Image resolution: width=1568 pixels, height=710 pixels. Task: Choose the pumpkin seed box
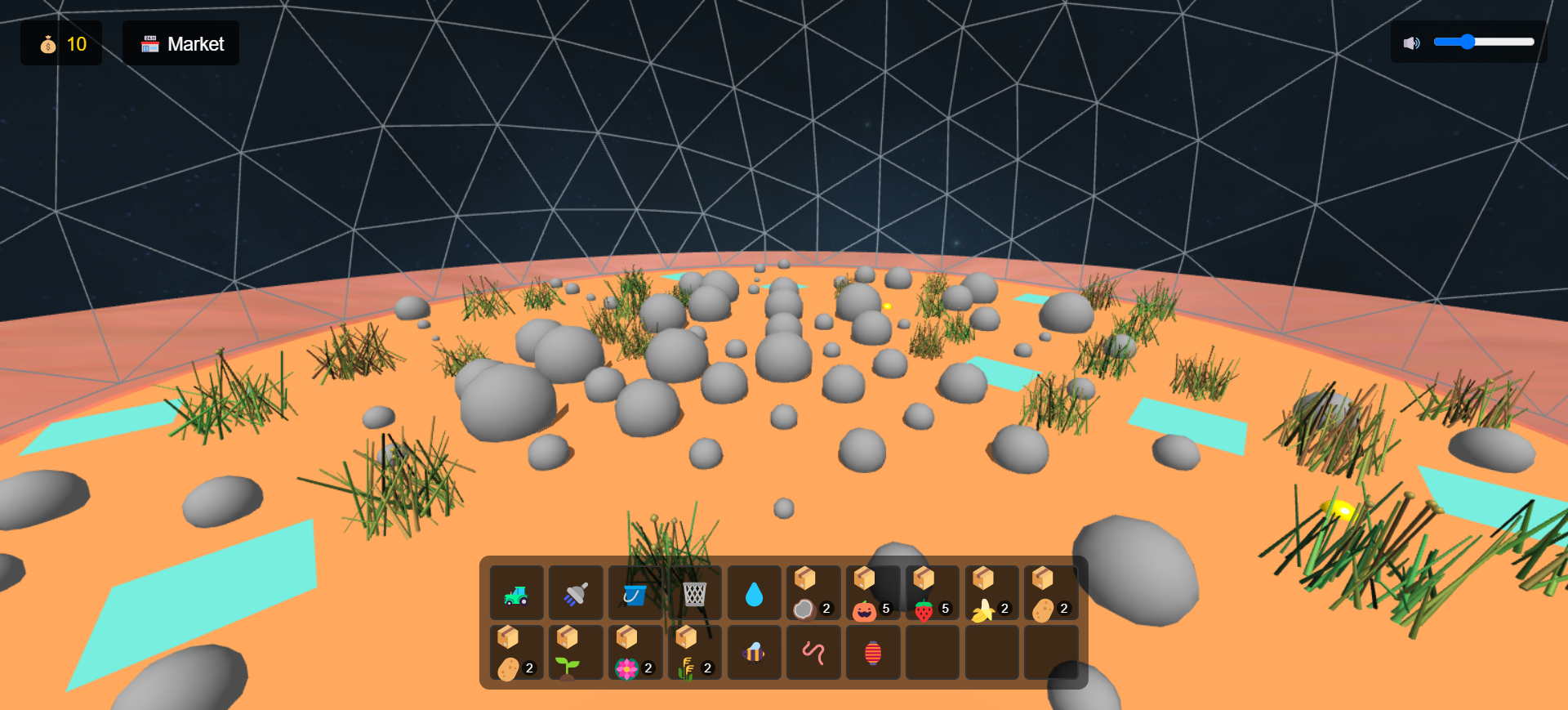tap(873, 593)
